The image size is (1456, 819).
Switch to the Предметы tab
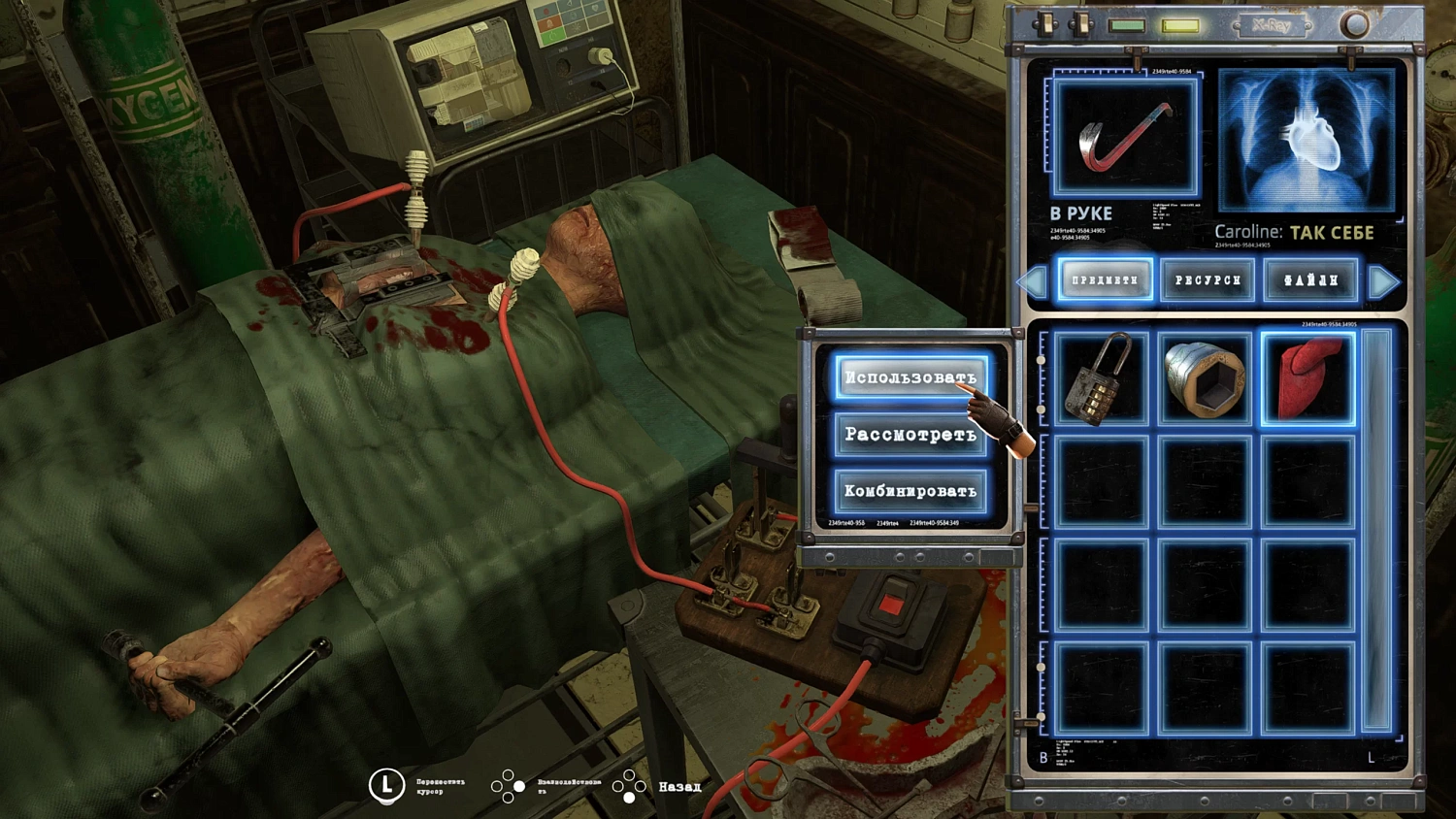pyautogui.click(x=1105, y=280)
